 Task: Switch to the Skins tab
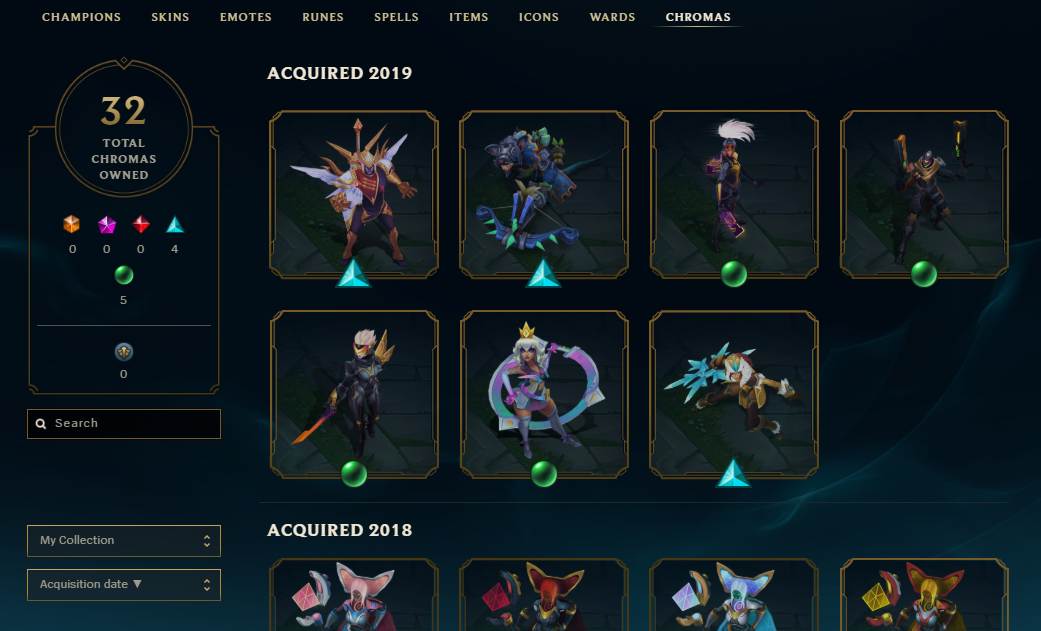click(x=170, y=17)
